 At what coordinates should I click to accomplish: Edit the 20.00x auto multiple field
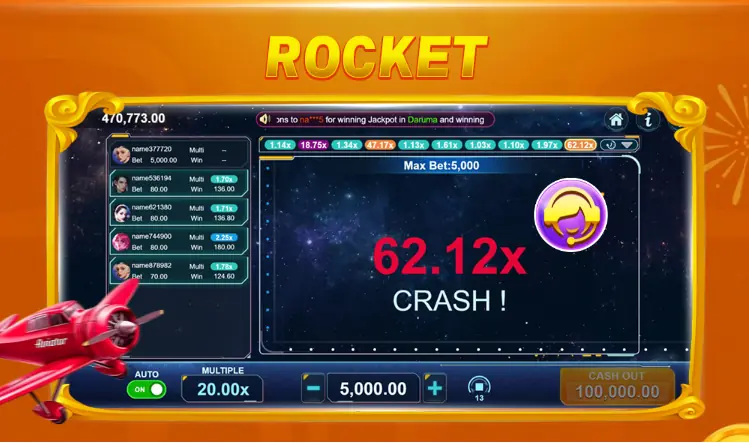(224, 388)
